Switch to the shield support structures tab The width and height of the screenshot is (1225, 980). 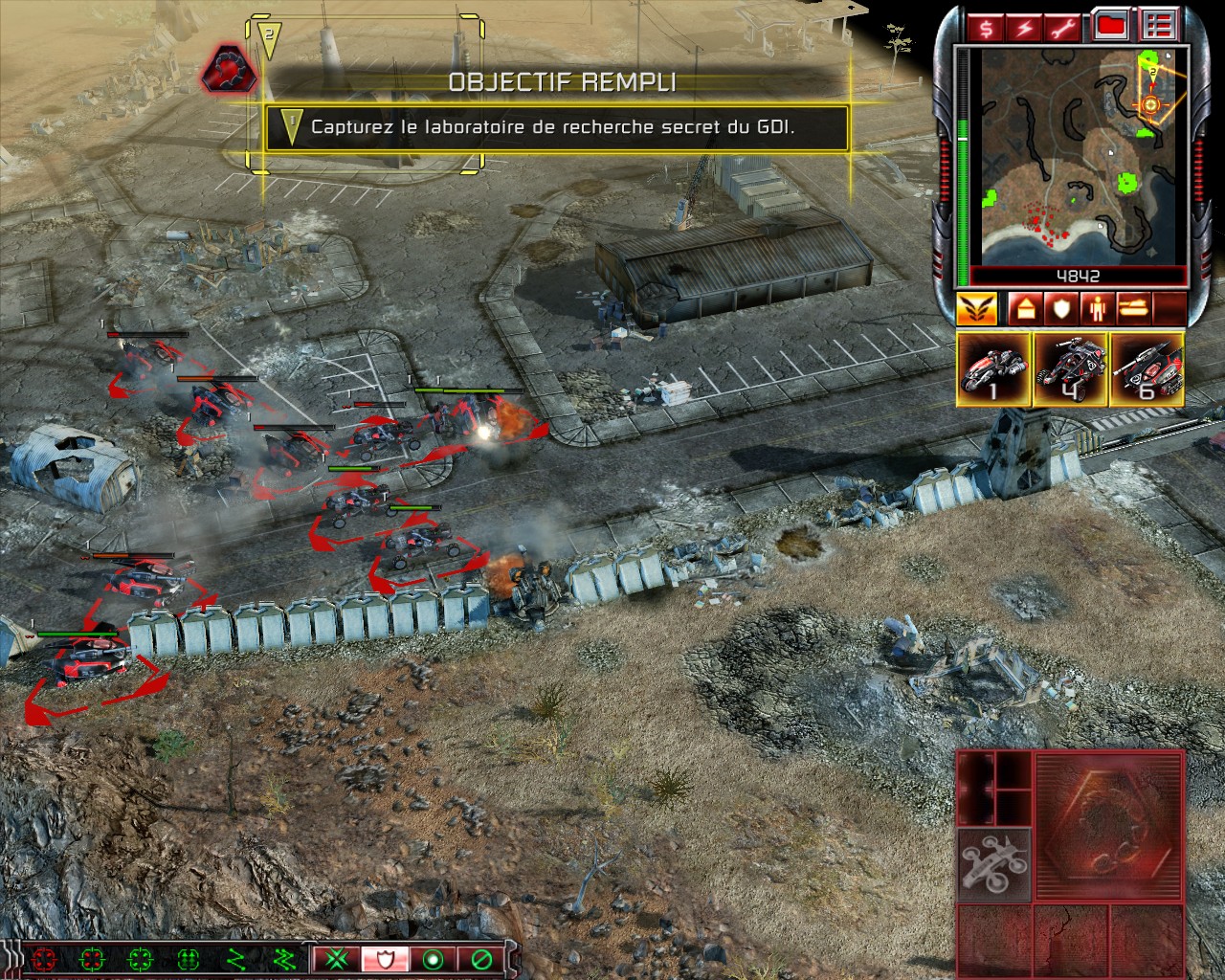coord(1059,308)
